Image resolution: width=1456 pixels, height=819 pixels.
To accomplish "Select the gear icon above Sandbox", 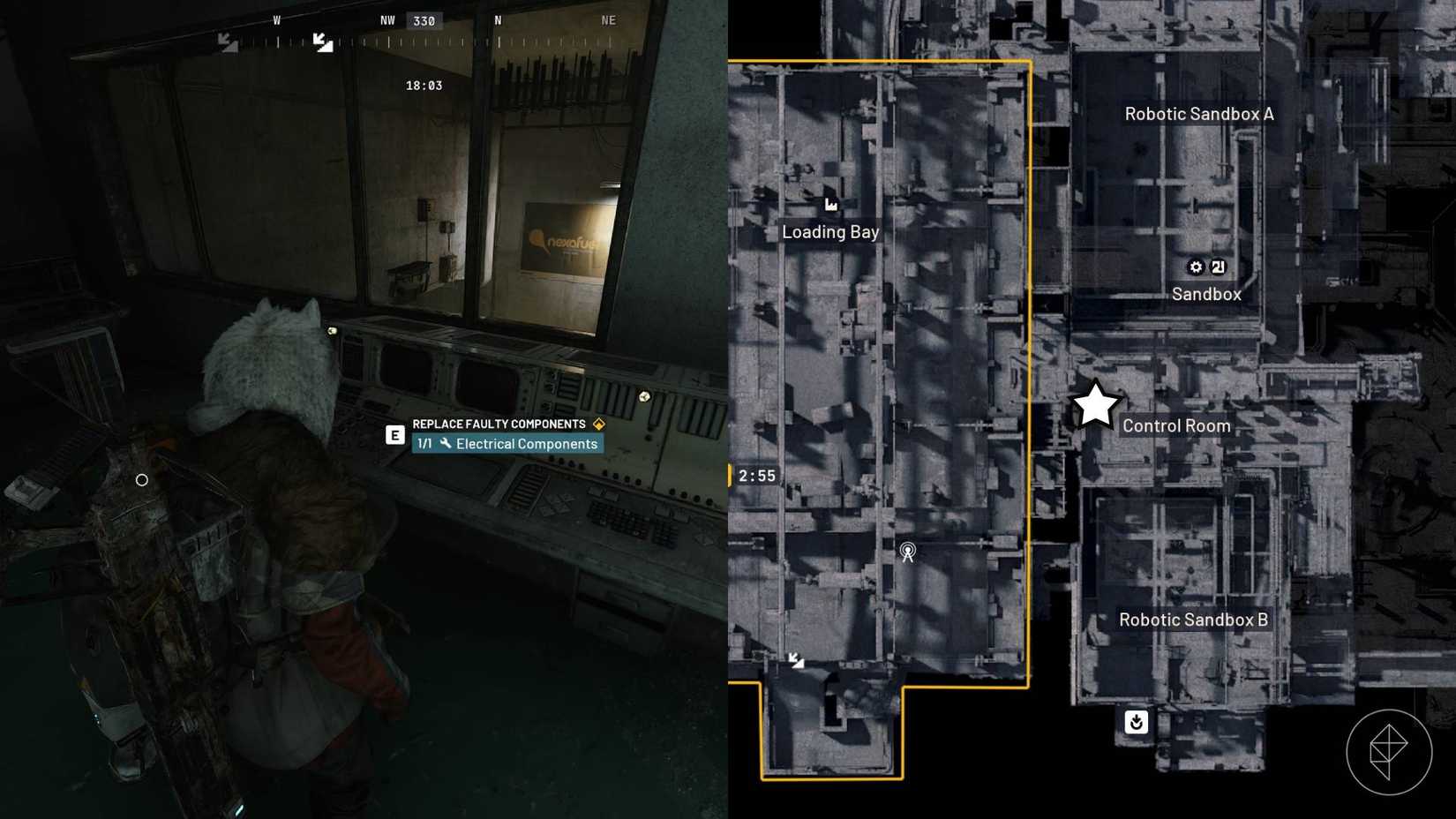I will [1195, 267].
